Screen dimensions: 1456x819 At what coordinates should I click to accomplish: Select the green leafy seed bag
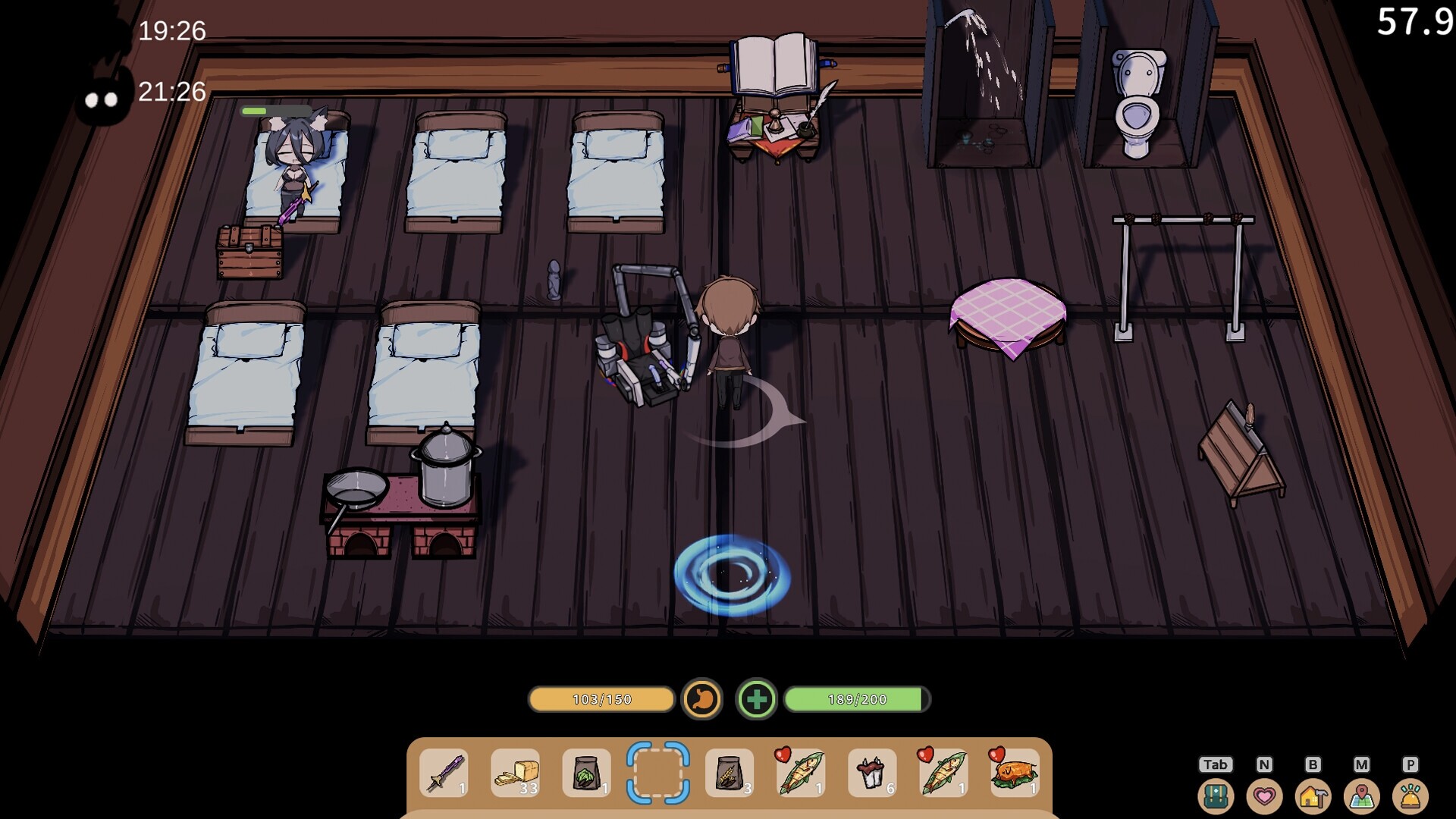tap(586, 773)
